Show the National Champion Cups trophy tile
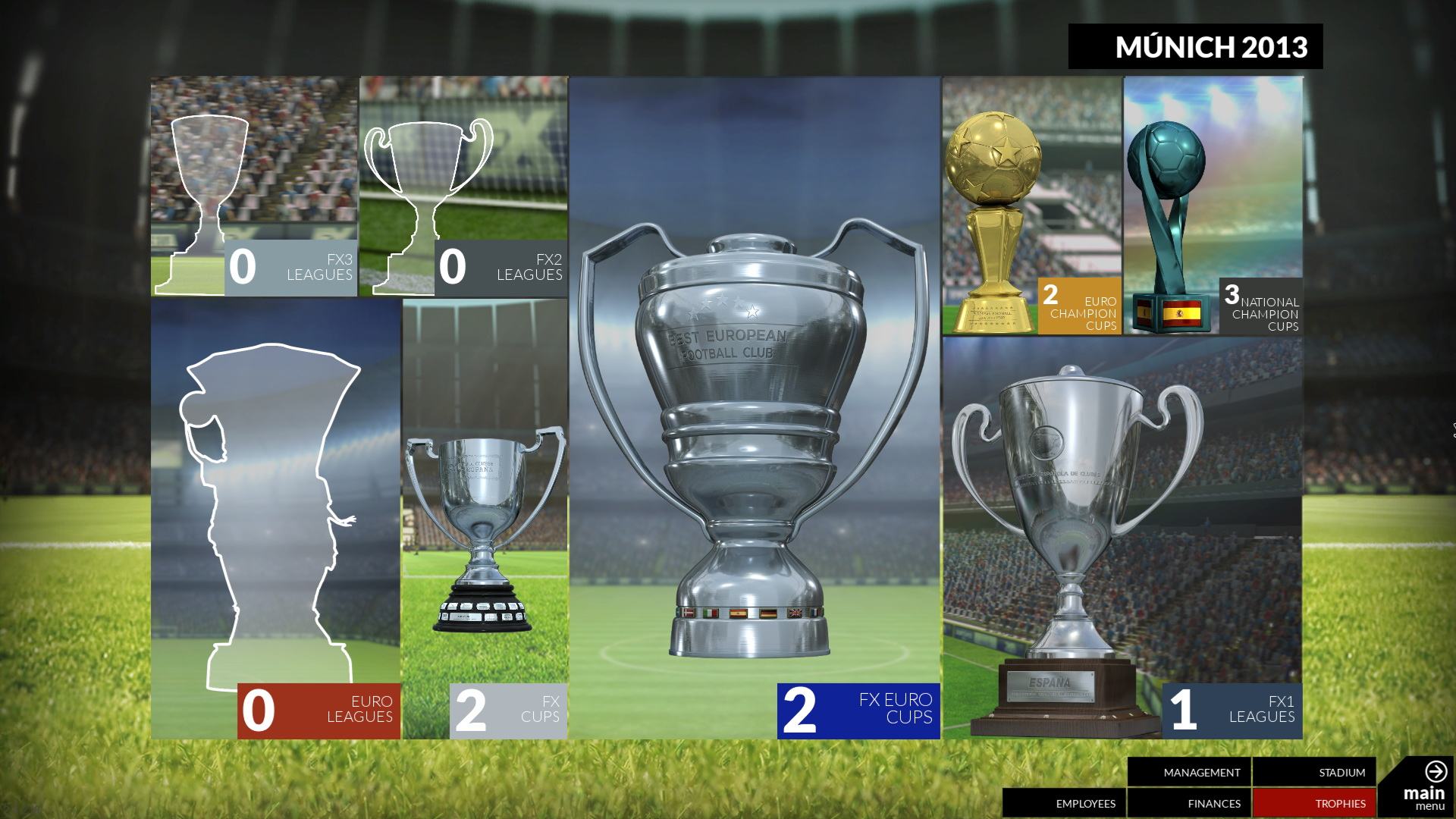Viewport: 1456px width, 819px height. click(1213, 206)
